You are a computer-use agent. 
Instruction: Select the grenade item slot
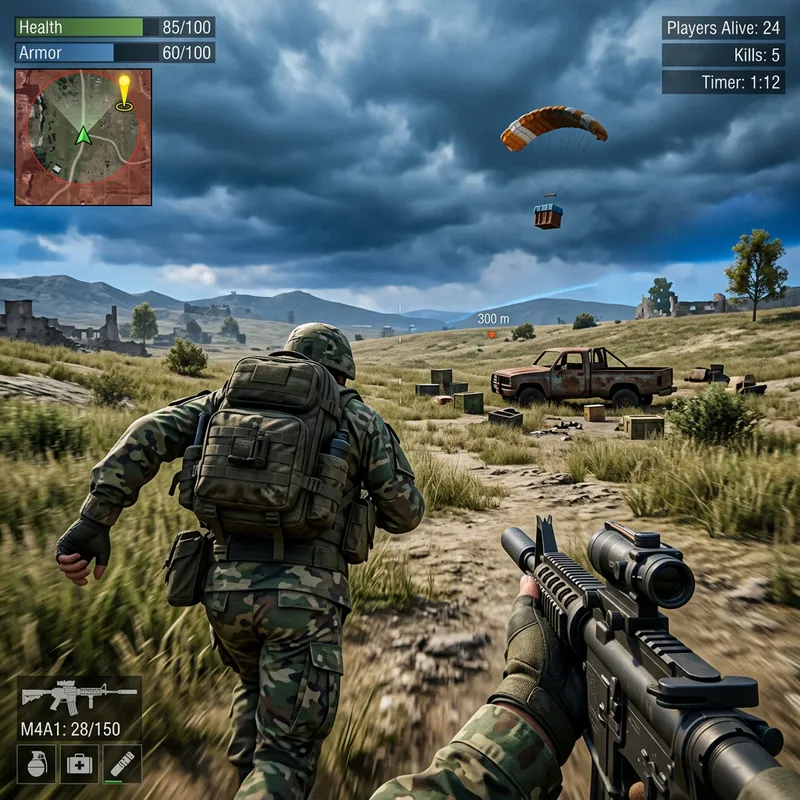point(36,763)
